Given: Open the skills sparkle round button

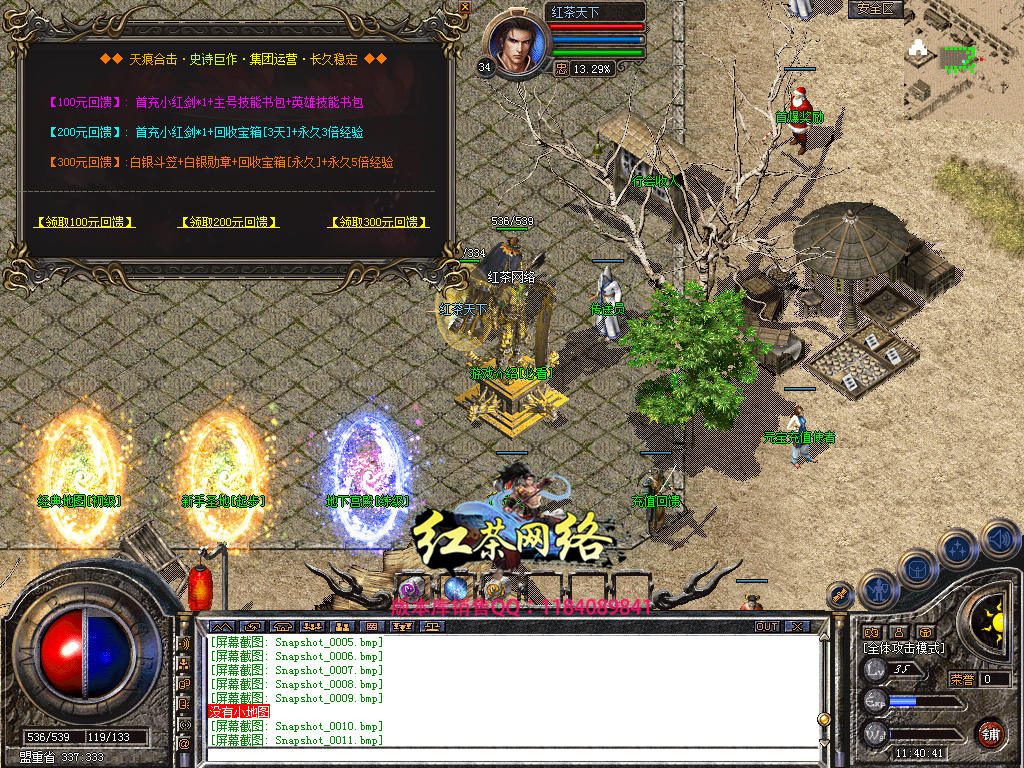Looking at the screenshot, I should click(x=957, y=548).
